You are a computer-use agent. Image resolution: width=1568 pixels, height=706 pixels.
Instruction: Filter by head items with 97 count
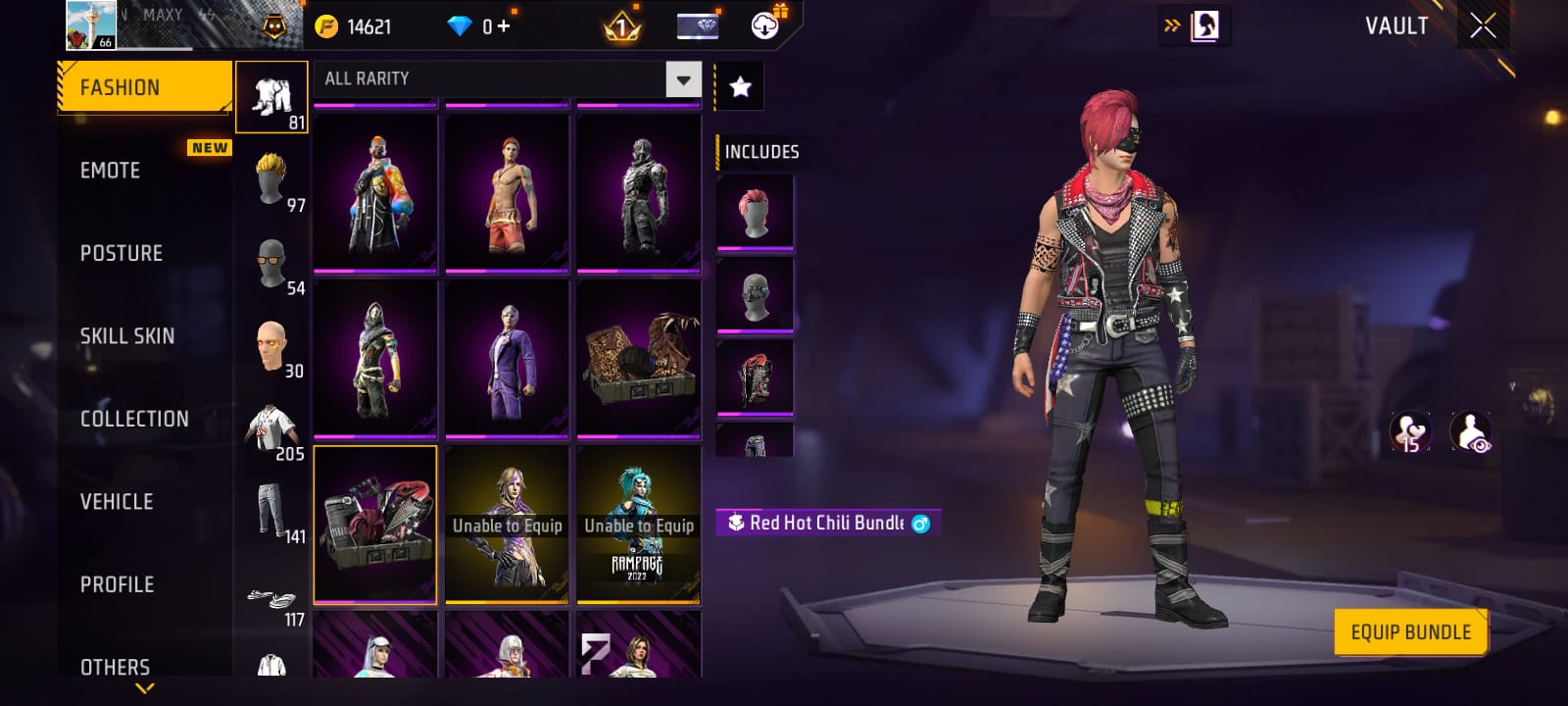[272, 179]
